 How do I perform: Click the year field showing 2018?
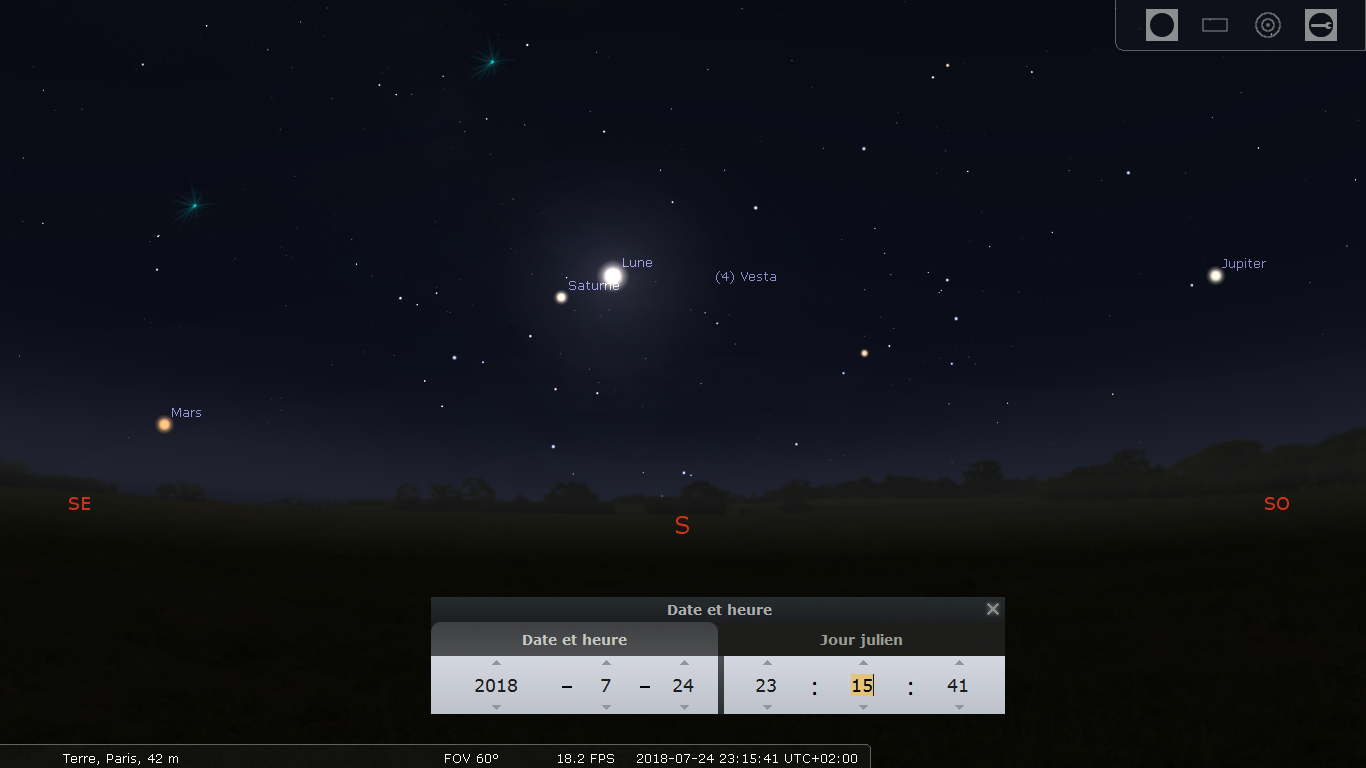pyautogui.click(x=496, y=686)
